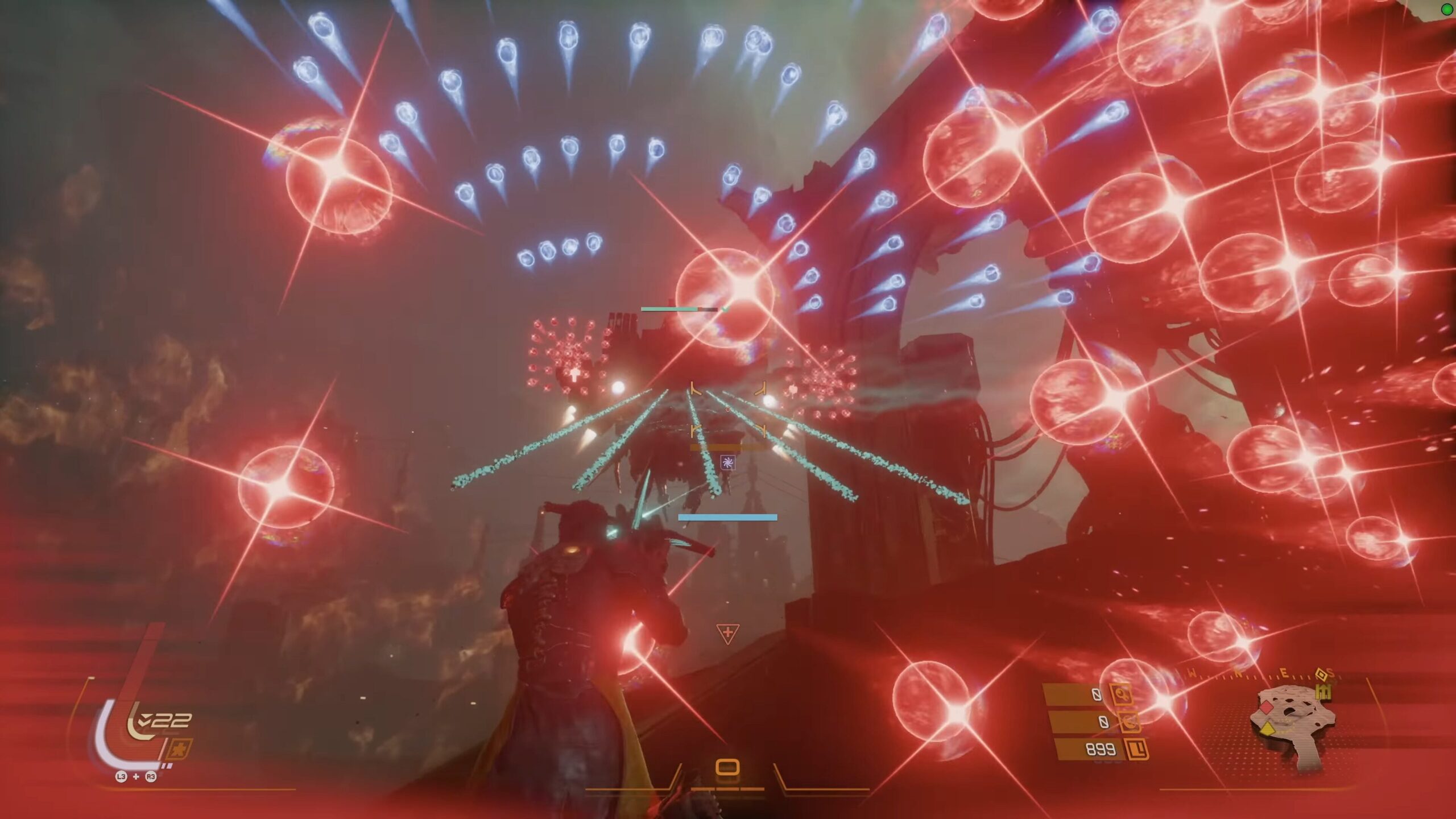
Task: Click the blue enemy health bar near the player
Action: (x=728, y=516)
